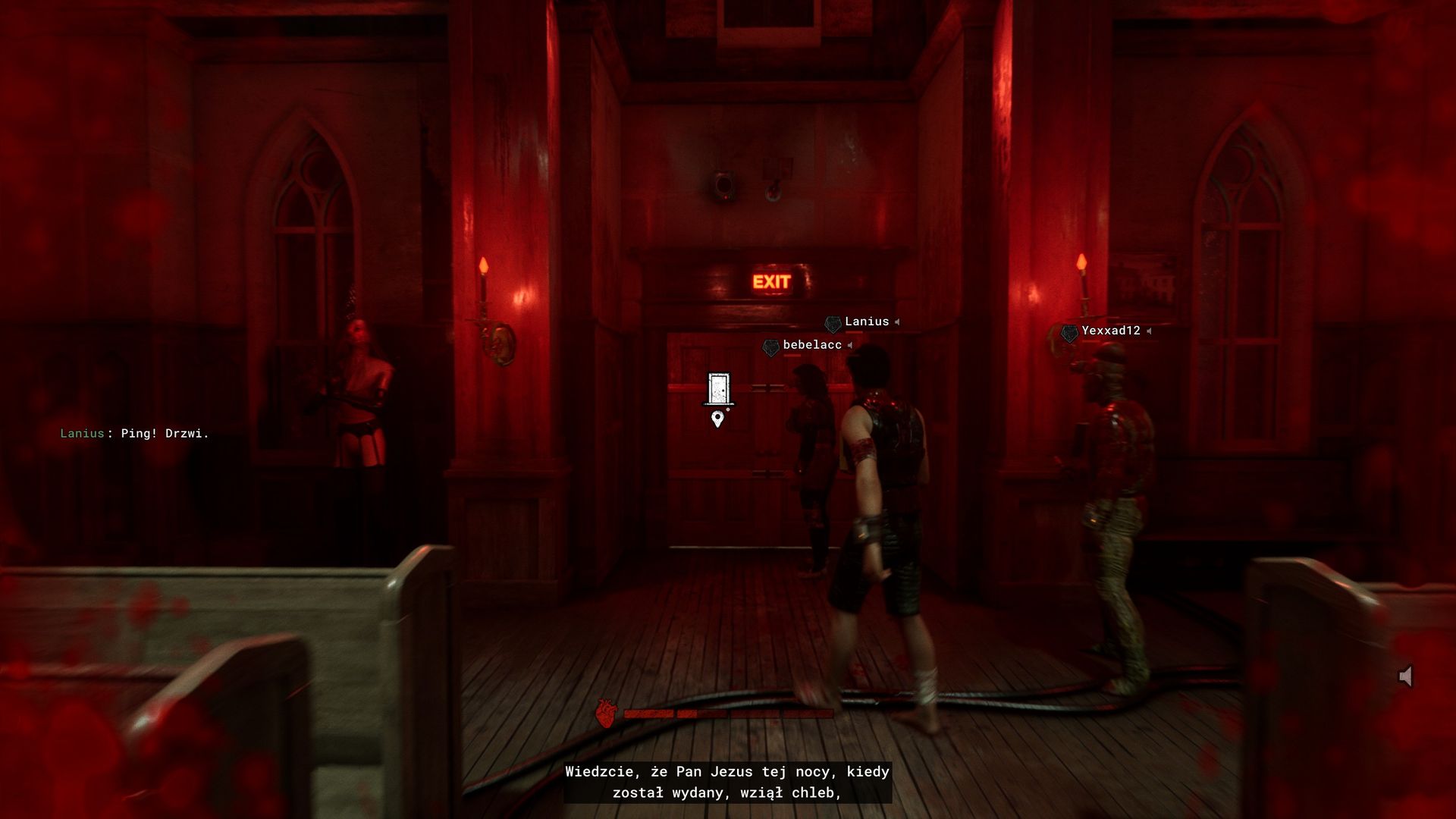Click the Lanius ping chat message
Viewport: 1456px width, 819px height.
click(x=135, y=434)
